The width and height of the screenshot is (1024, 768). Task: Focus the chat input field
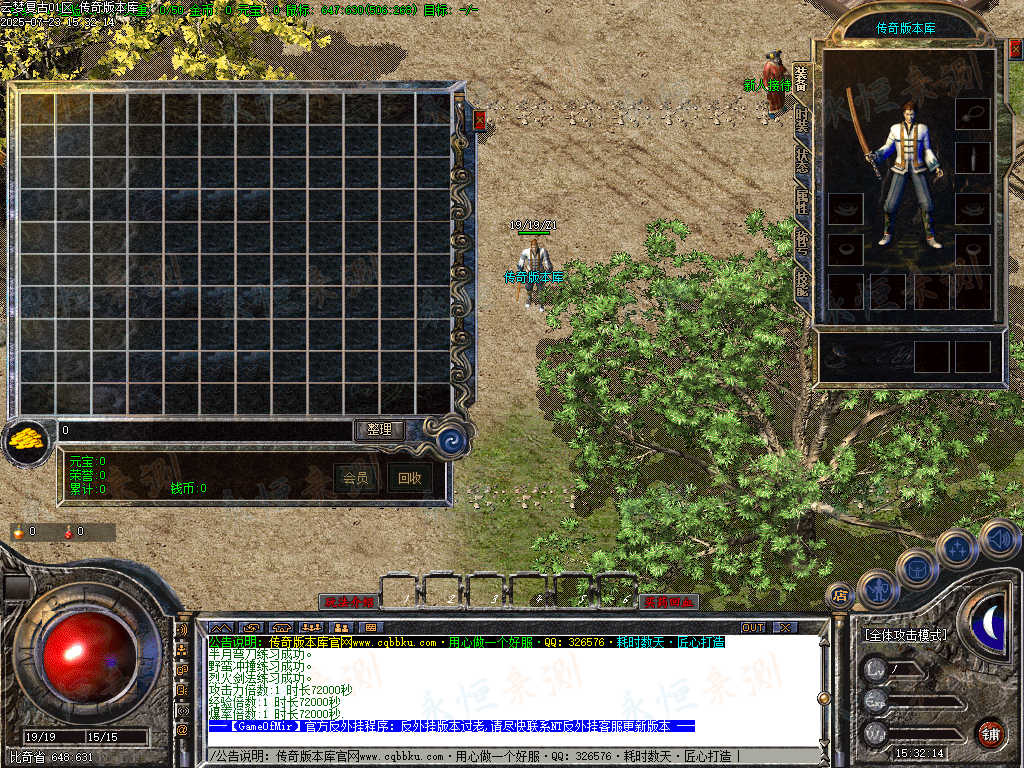(500, 756)
